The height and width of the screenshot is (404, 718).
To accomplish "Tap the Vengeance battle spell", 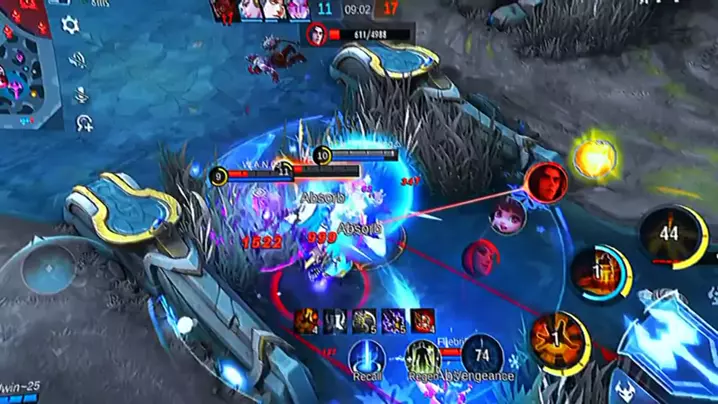I will click(483, 355).
